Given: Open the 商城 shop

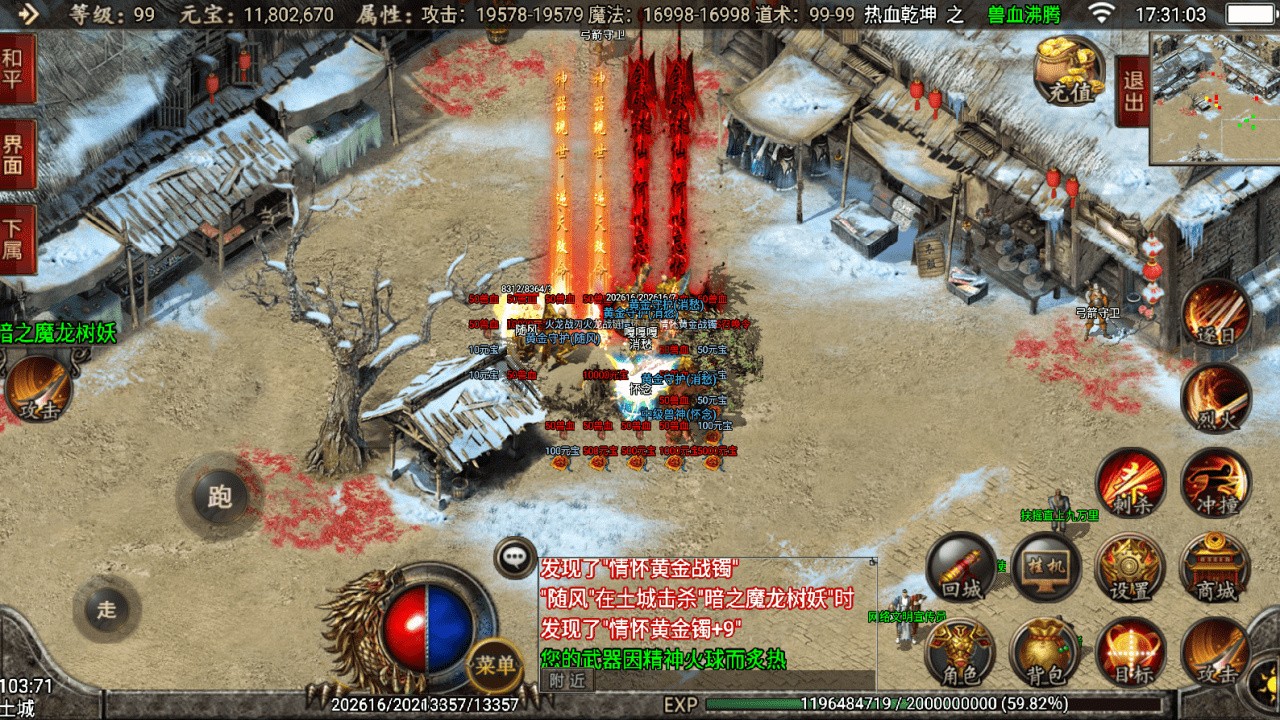Looking at the screenshot, I should [1215, 567].
